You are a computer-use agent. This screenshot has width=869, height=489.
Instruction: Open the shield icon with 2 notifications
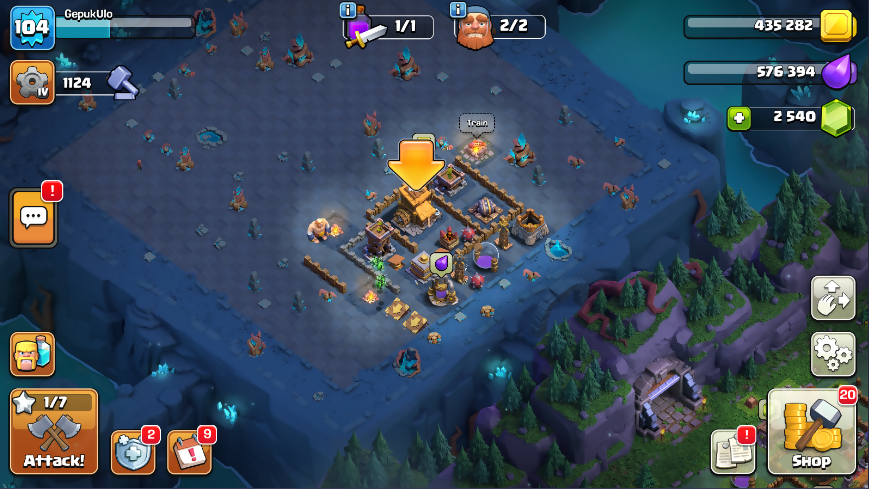point(132,453)
